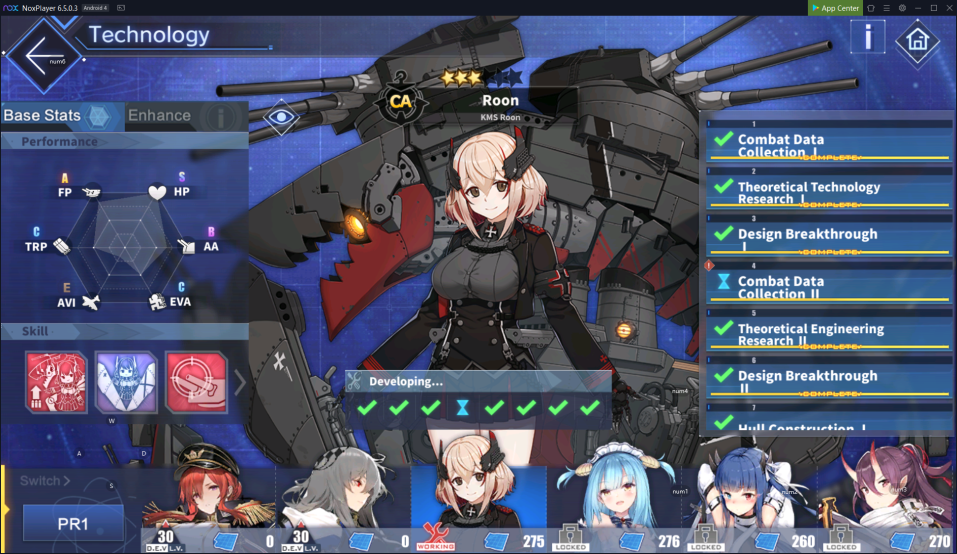Show next skills with the arrow
957x554 pixels.
[x=240, y=382]
